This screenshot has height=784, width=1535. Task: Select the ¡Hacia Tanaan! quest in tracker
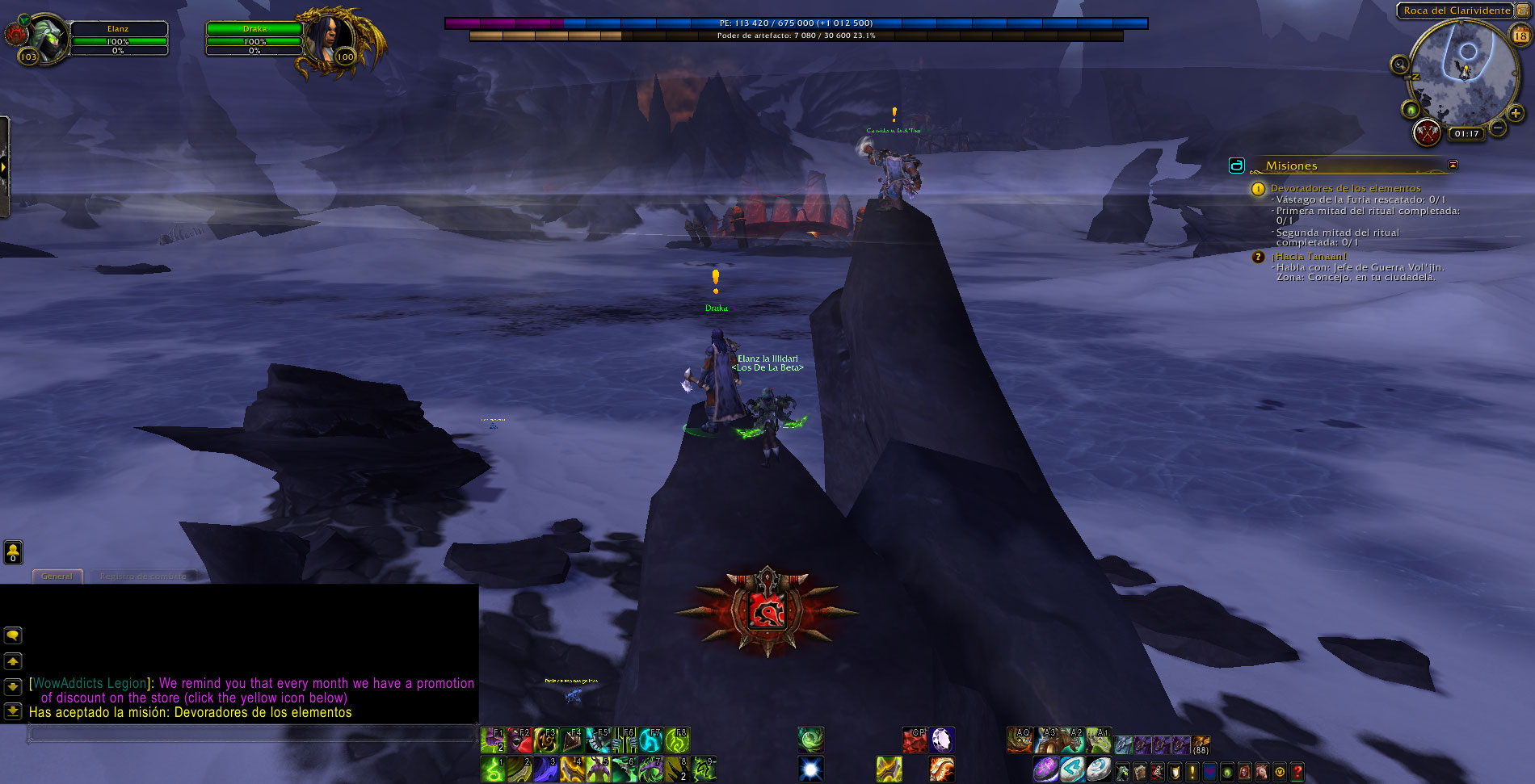tap(1309, 256)
